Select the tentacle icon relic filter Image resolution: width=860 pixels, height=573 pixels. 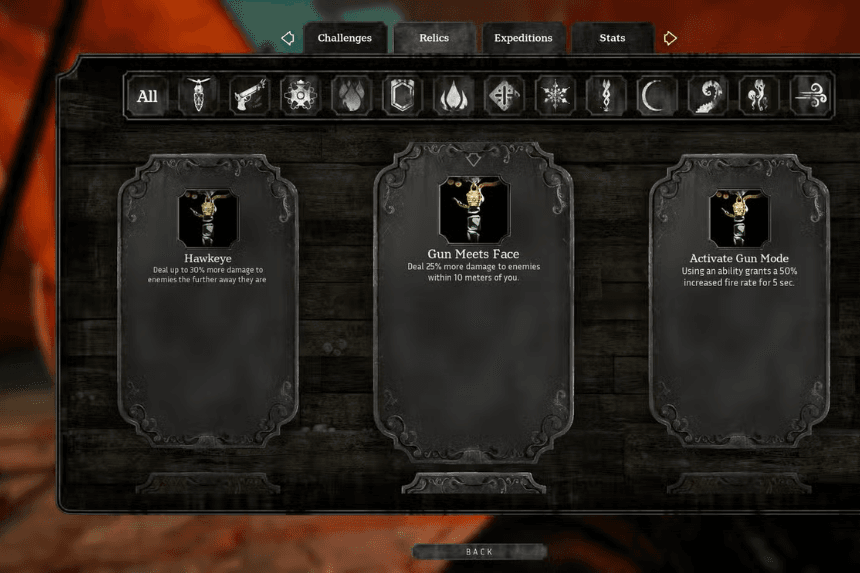coord(708,96)
